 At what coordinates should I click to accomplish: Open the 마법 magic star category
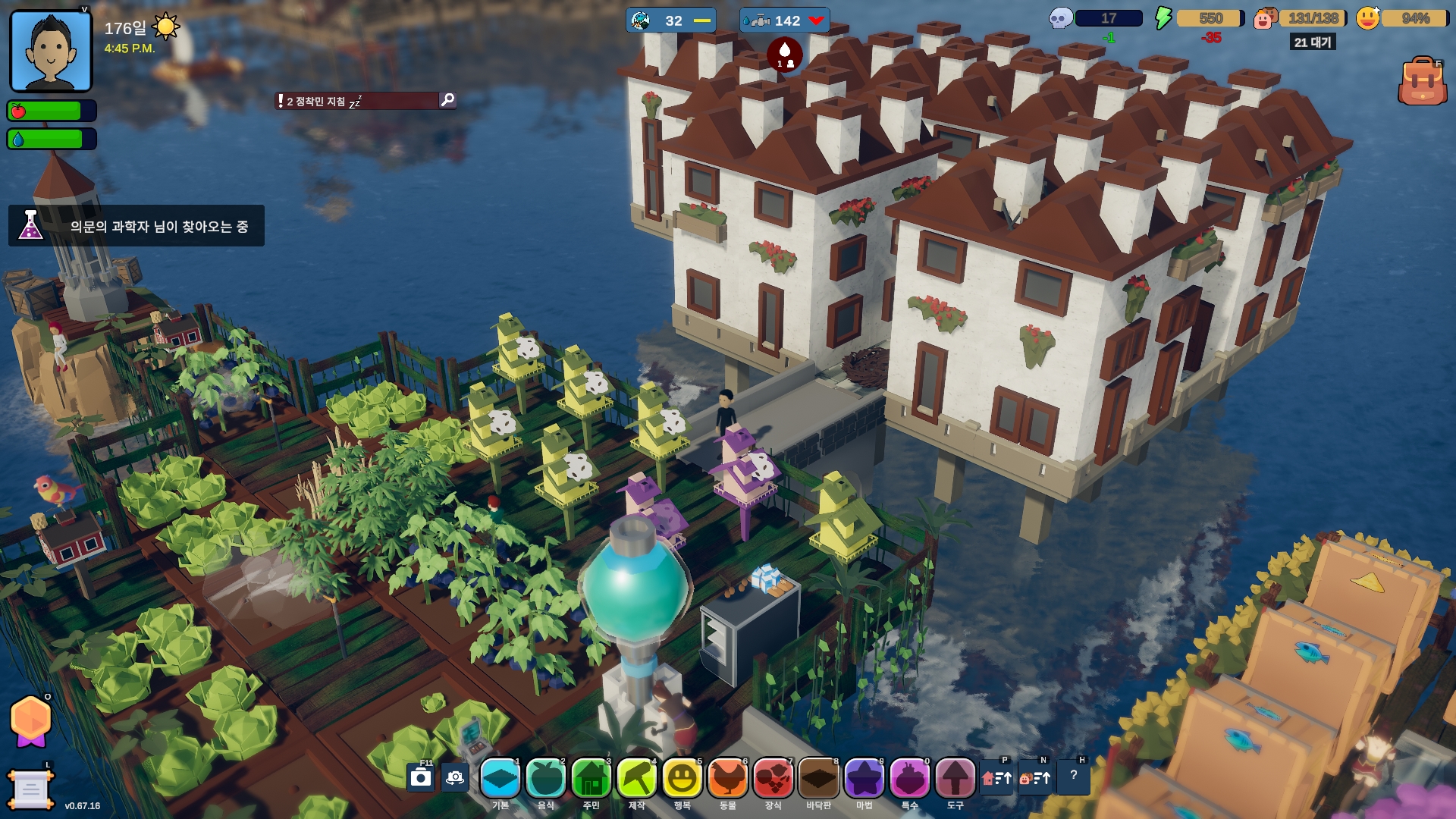tap(864, 779)
